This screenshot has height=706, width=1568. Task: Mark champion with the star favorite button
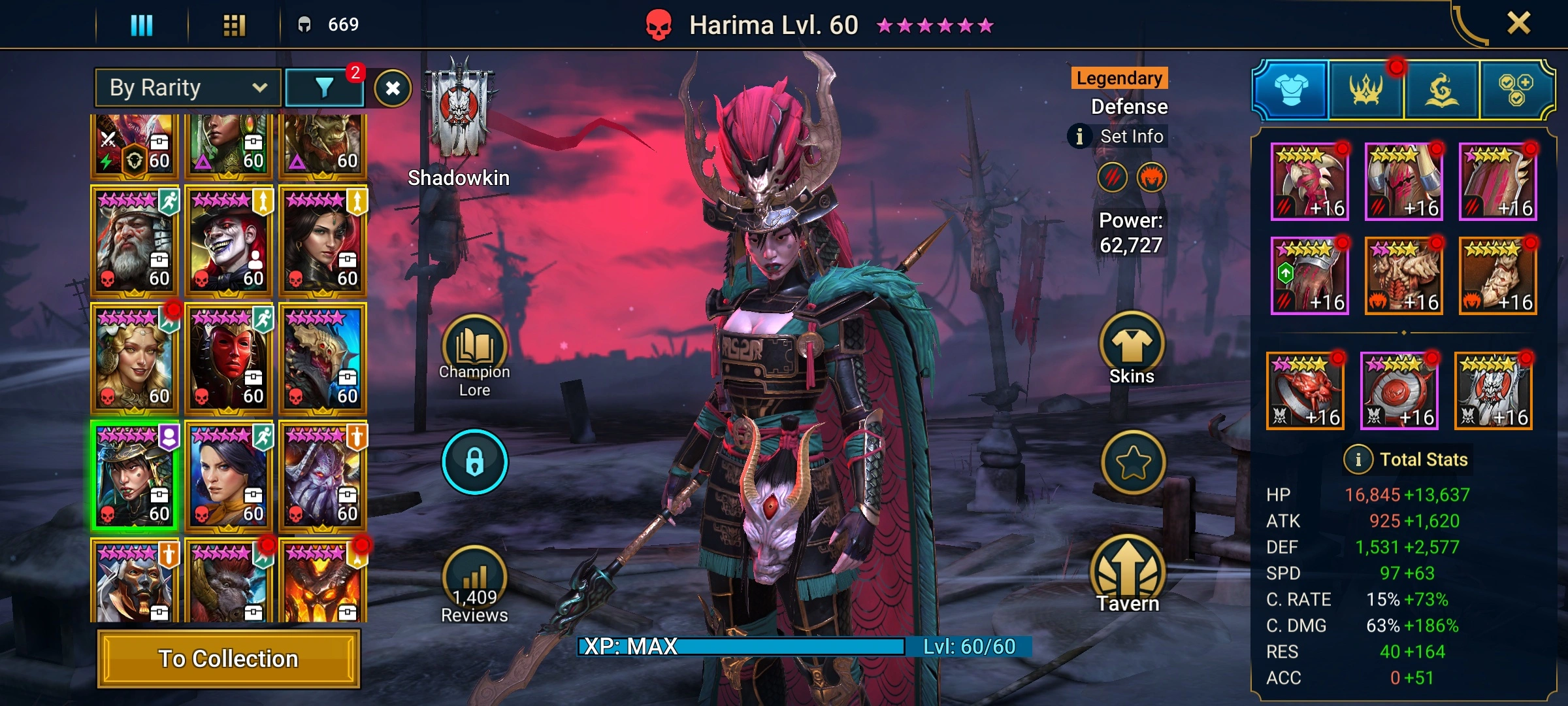tap(1133, 463)
